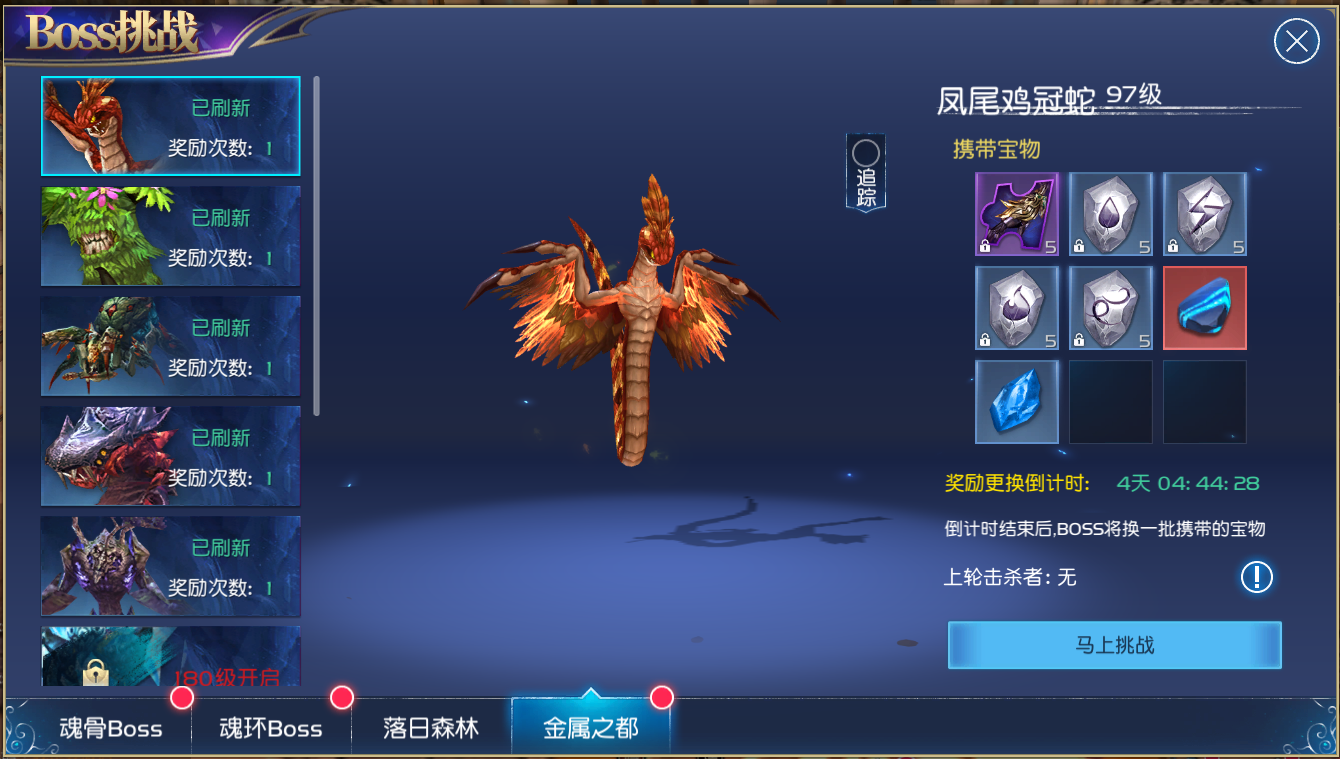Viewport: 1340px width, 759px height.
Task: Select the red crested snake boss entry
Action: point(170,126)
